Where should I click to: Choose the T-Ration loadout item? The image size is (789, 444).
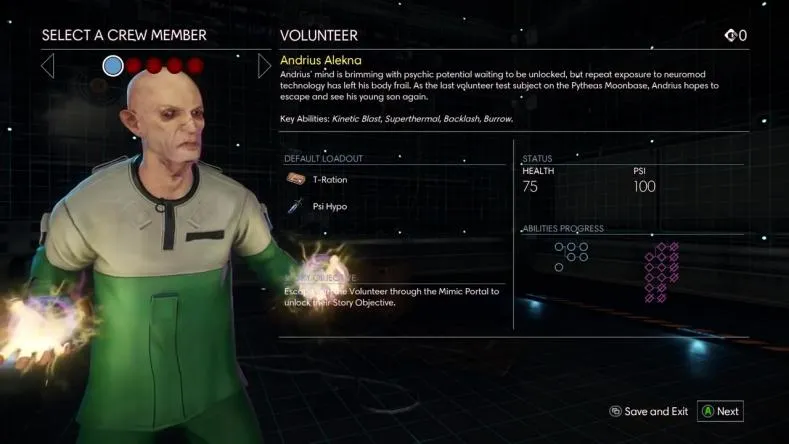point(329,180)
